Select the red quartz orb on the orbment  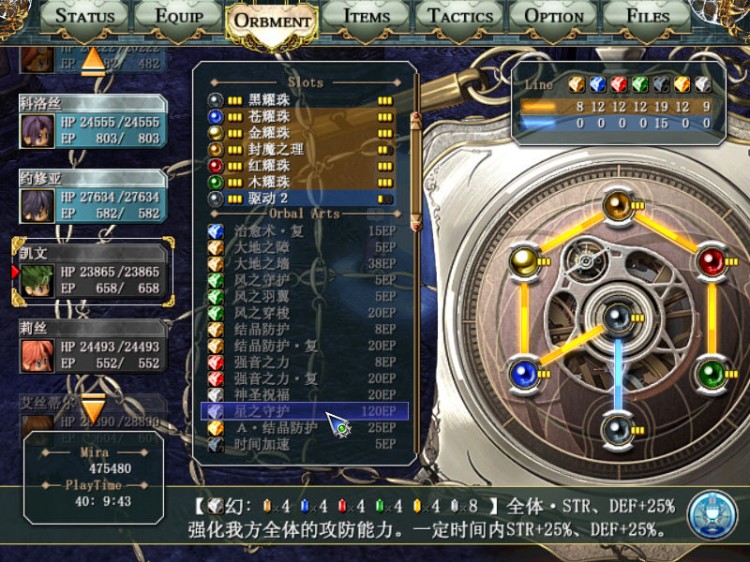[711, 261]
